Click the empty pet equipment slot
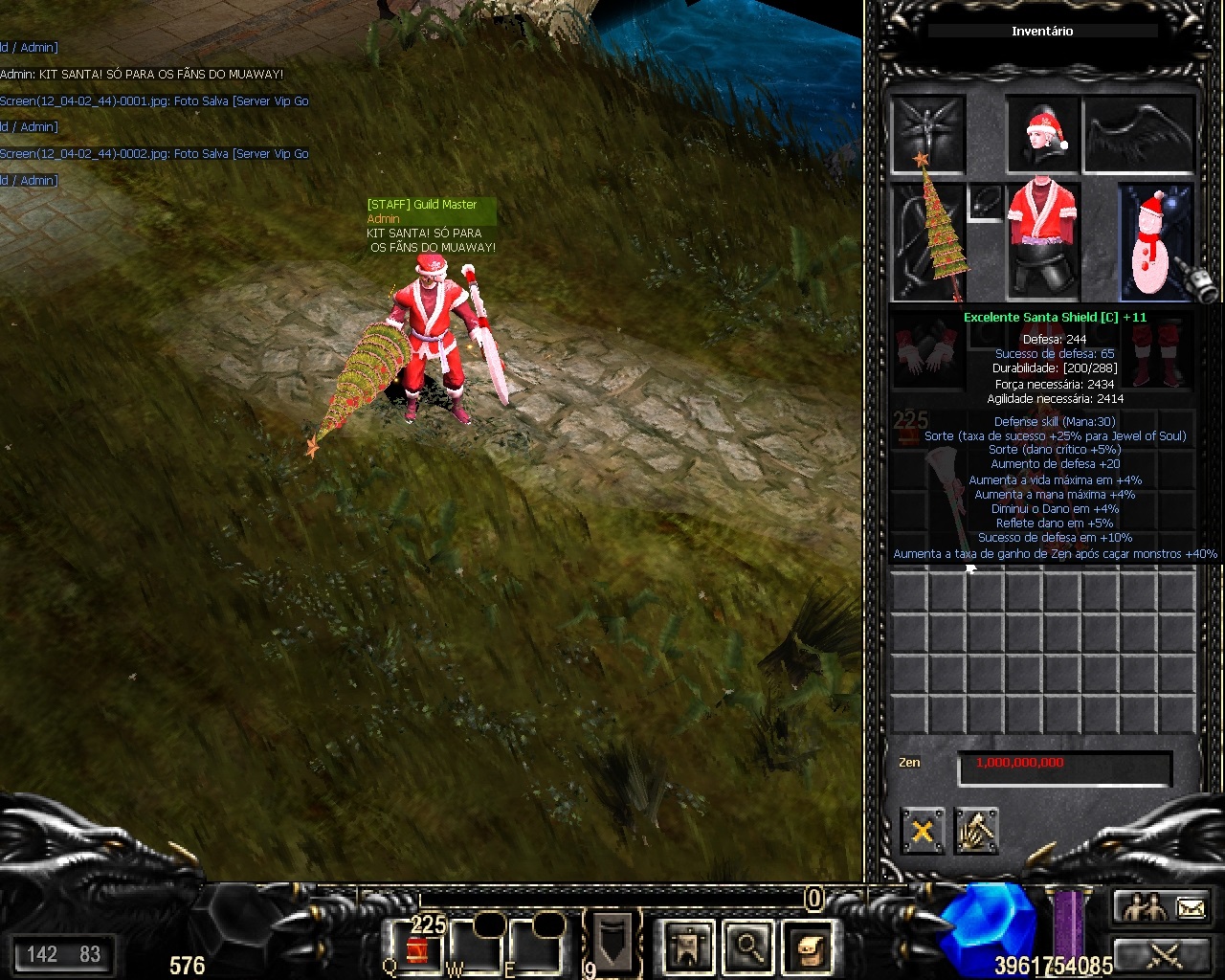The image size is (1225, 980). (926, 132)
